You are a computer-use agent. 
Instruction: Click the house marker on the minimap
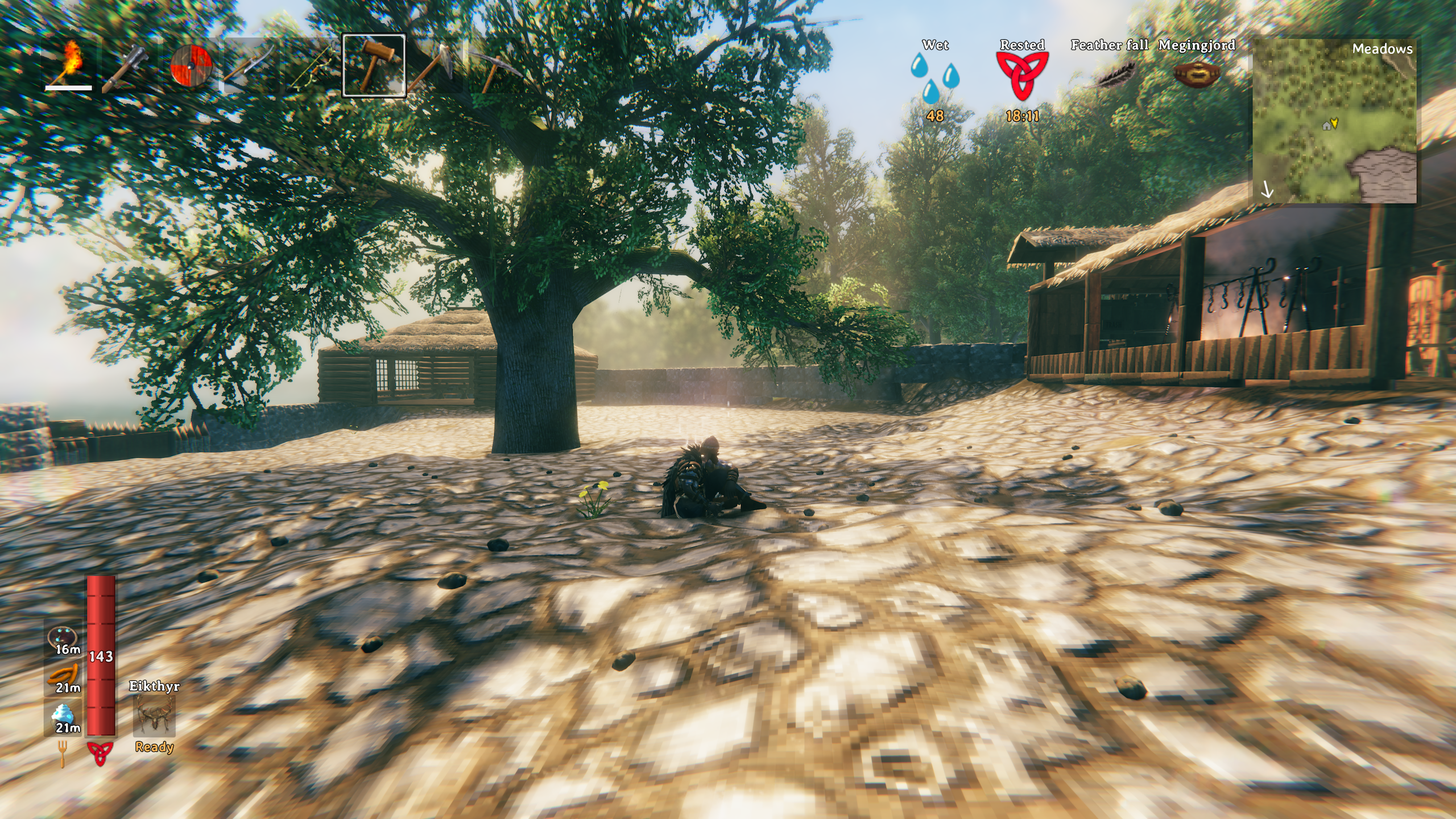pos(1326,125)
